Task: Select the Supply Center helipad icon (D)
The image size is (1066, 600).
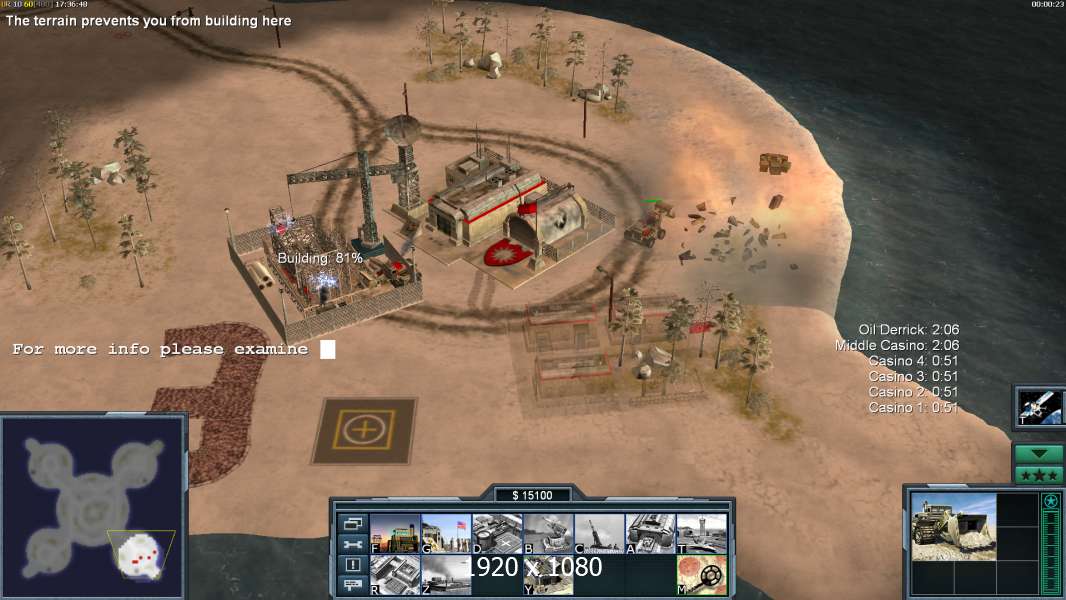Action: (497, 534)
